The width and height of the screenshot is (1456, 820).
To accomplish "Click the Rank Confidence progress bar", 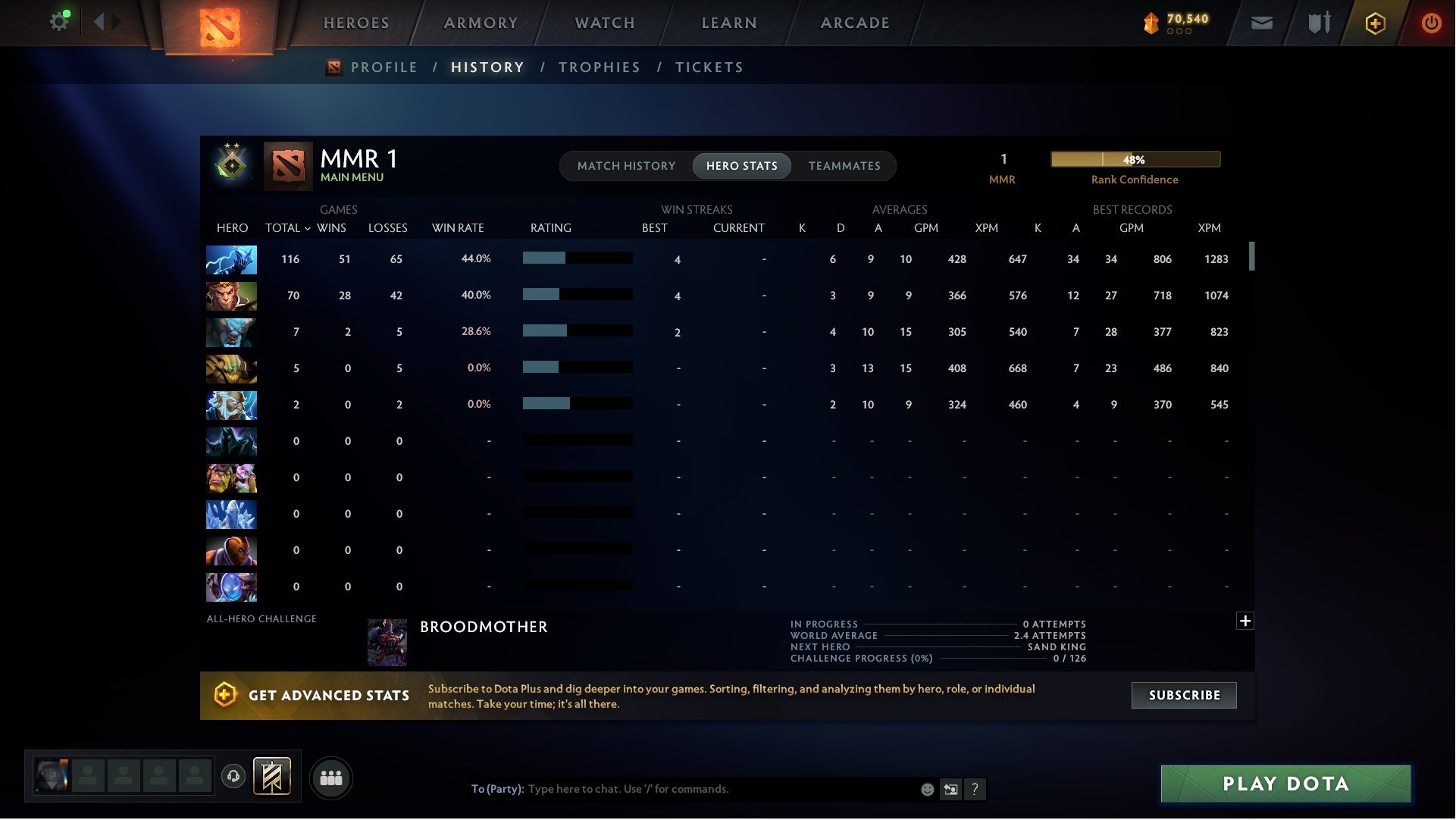I will click(1135, 159).
